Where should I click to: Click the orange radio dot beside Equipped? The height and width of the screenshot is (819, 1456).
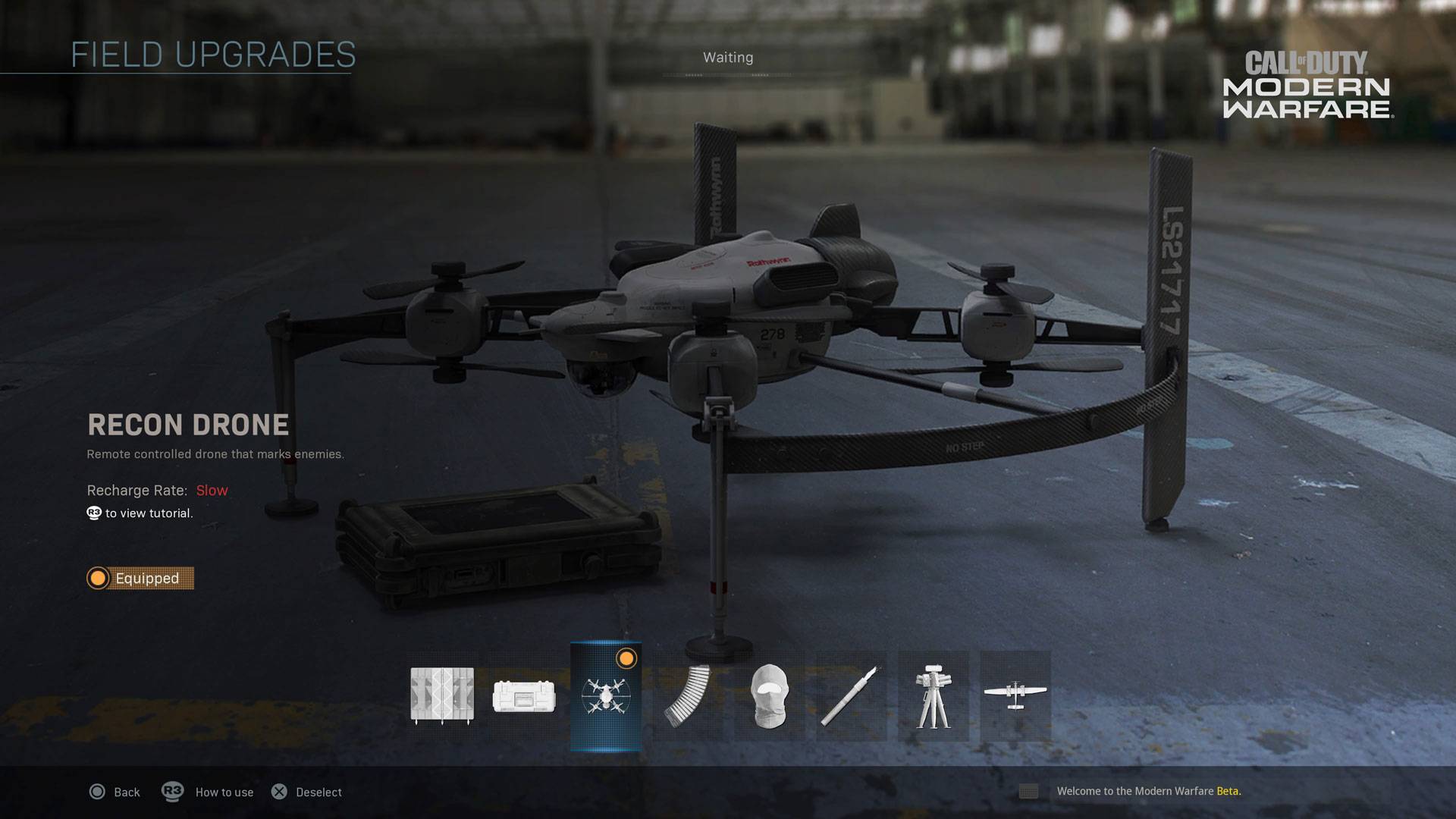[x=97, y=579]
